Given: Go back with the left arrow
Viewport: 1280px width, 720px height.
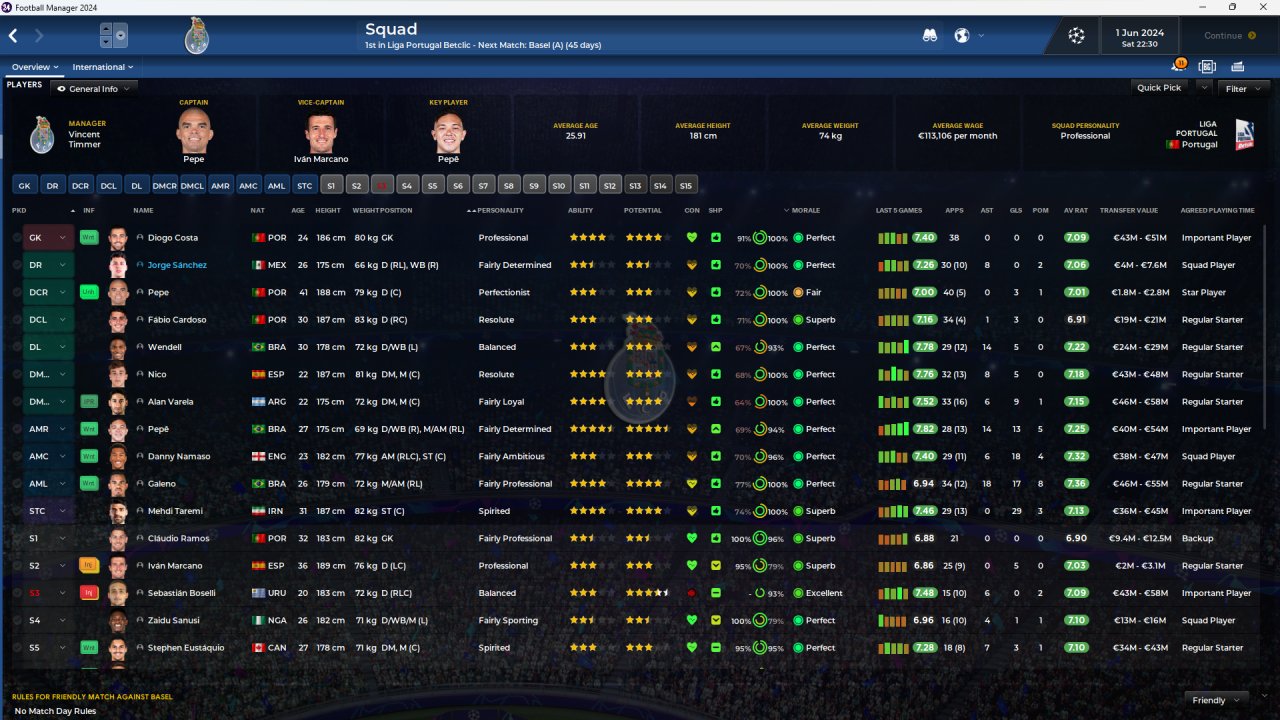Looking at the screenshot, I should (14, 36).
